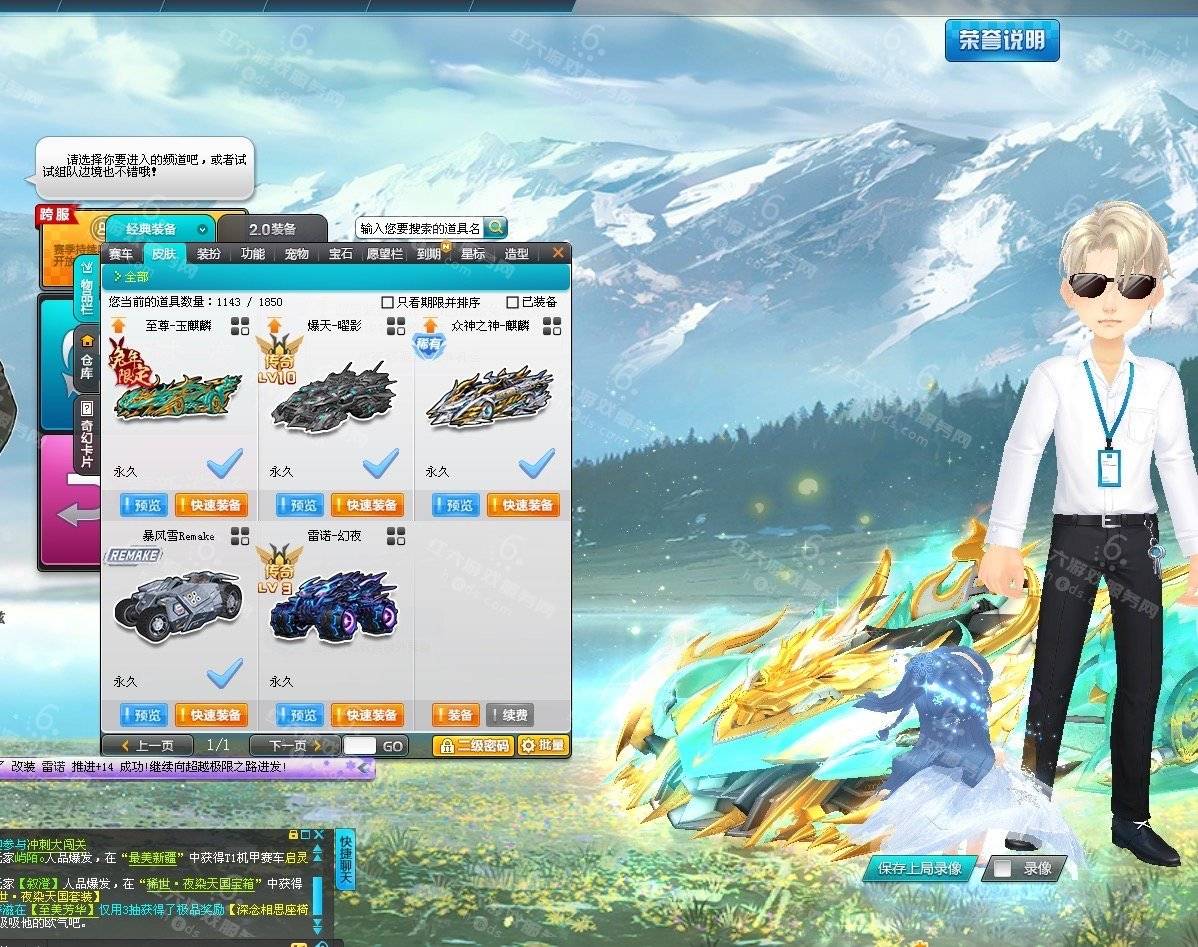Choose the 雷诺-幻夜 skin thumbnail
1198x947 pixels.
(333, 605)
